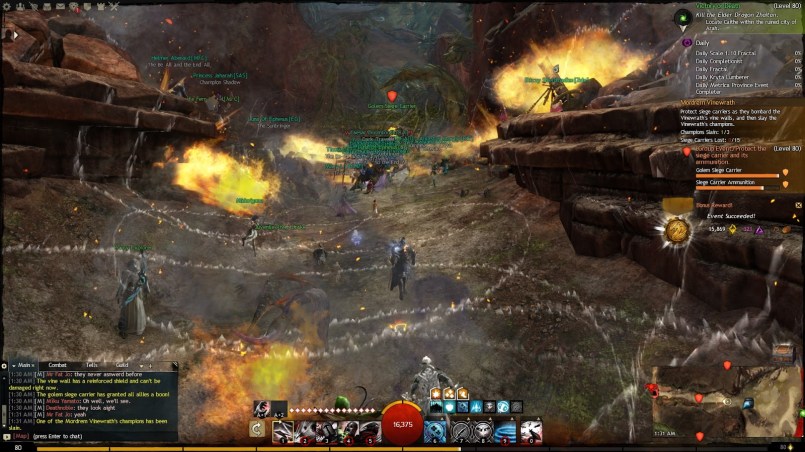Viewport: 805px width, 452px height.
Task: Activate the healing skill in slot 6
Action: coord(435,431)
